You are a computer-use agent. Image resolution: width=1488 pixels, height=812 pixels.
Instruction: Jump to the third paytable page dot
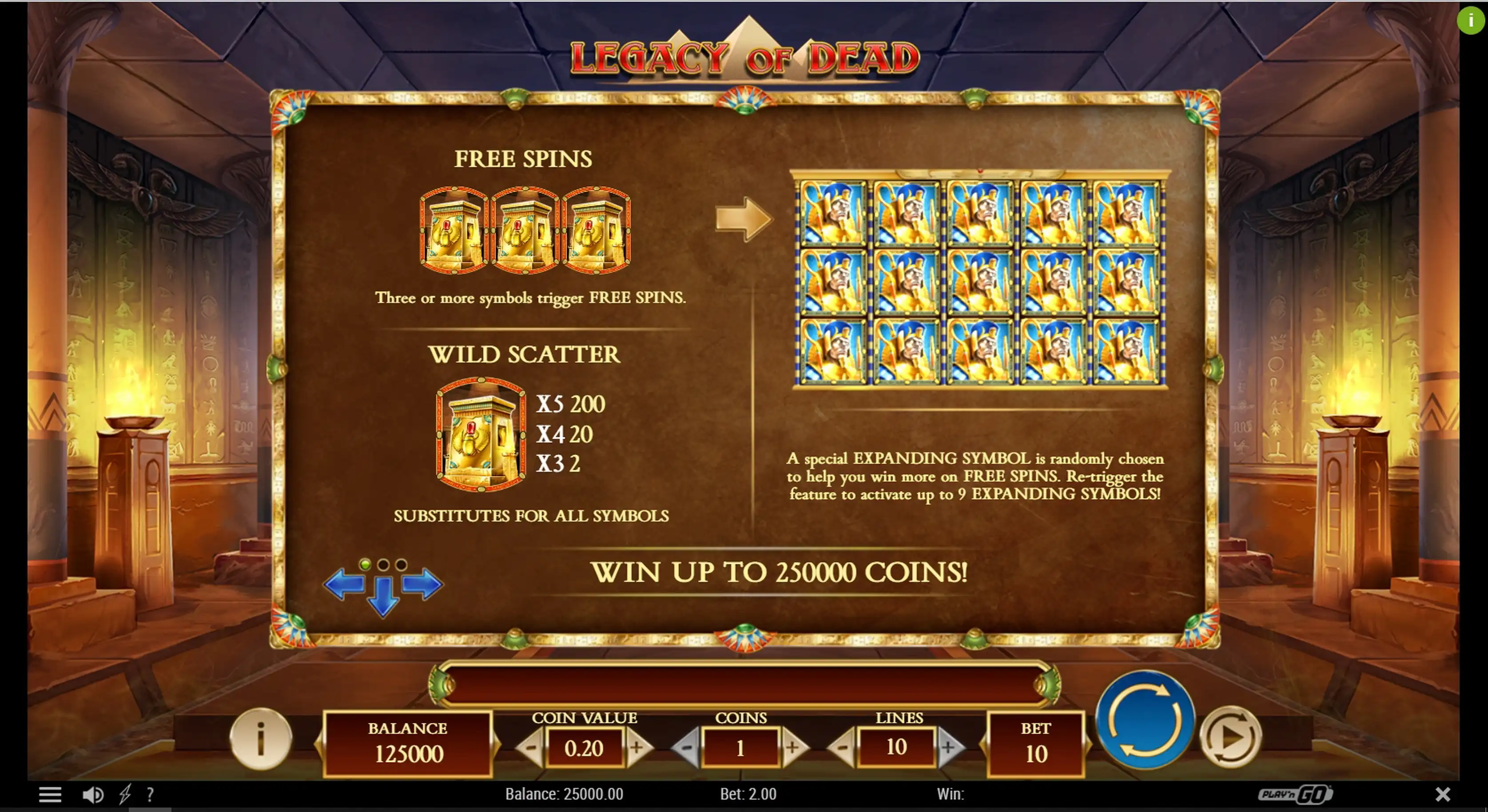(401, 564)
